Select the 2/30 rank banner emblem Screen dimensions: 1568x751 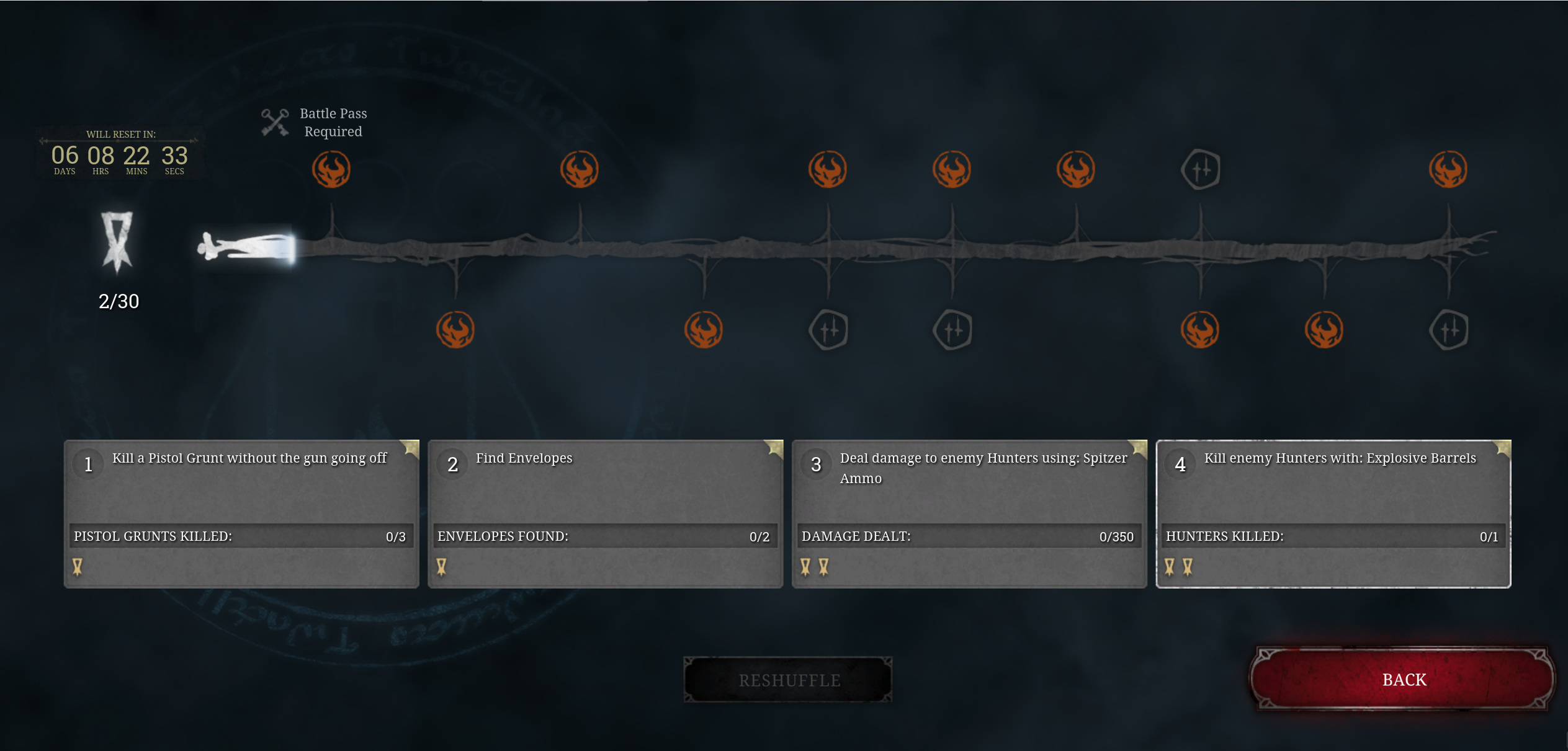119,245
